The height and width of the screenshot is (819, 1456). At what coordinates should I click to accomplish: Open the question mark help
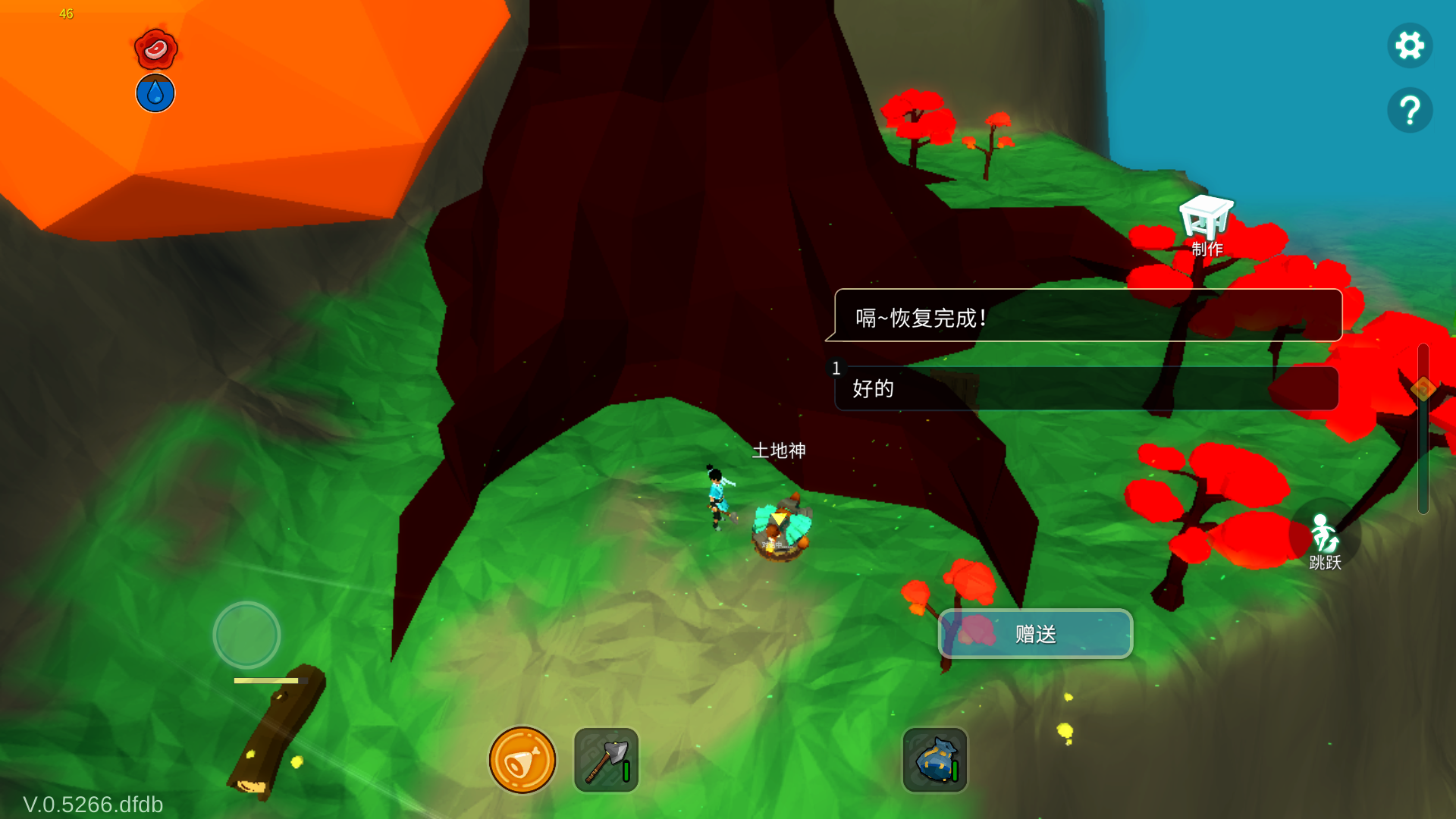coord(1410,111)
